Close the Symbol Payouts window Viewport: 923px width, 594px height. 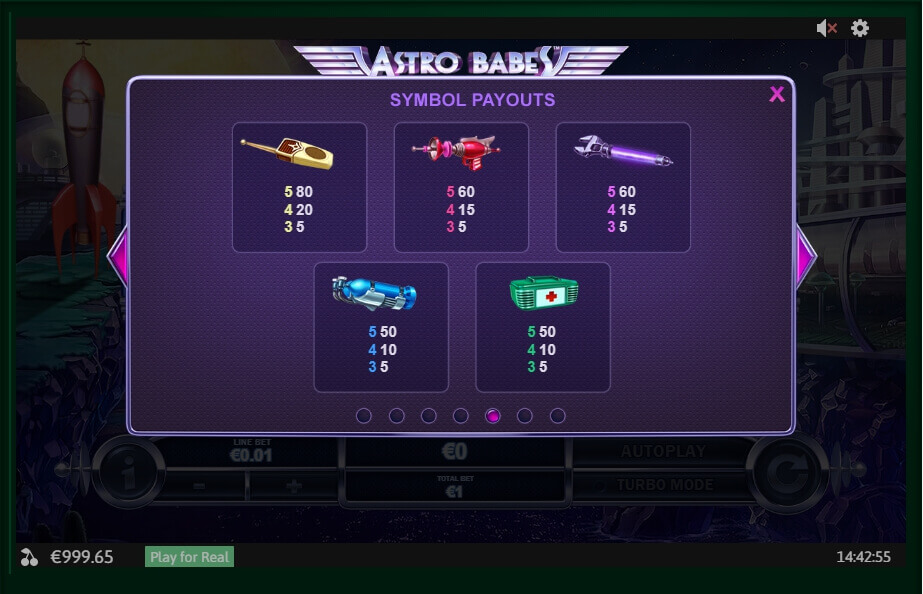coord(777,95)
